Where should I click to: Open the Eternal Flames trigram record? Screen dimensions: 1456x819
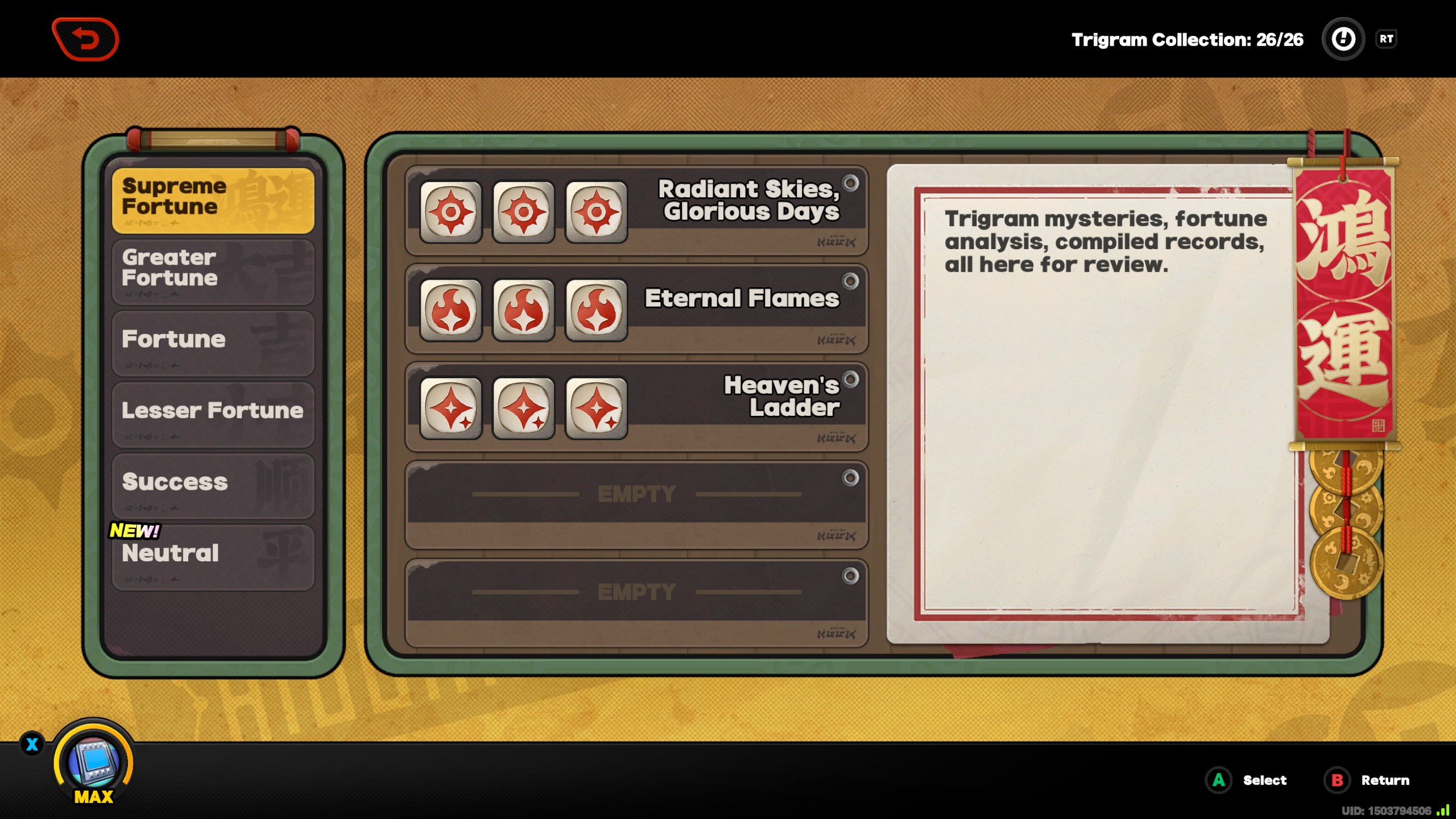pyautogui.click(x=636, y=308)
